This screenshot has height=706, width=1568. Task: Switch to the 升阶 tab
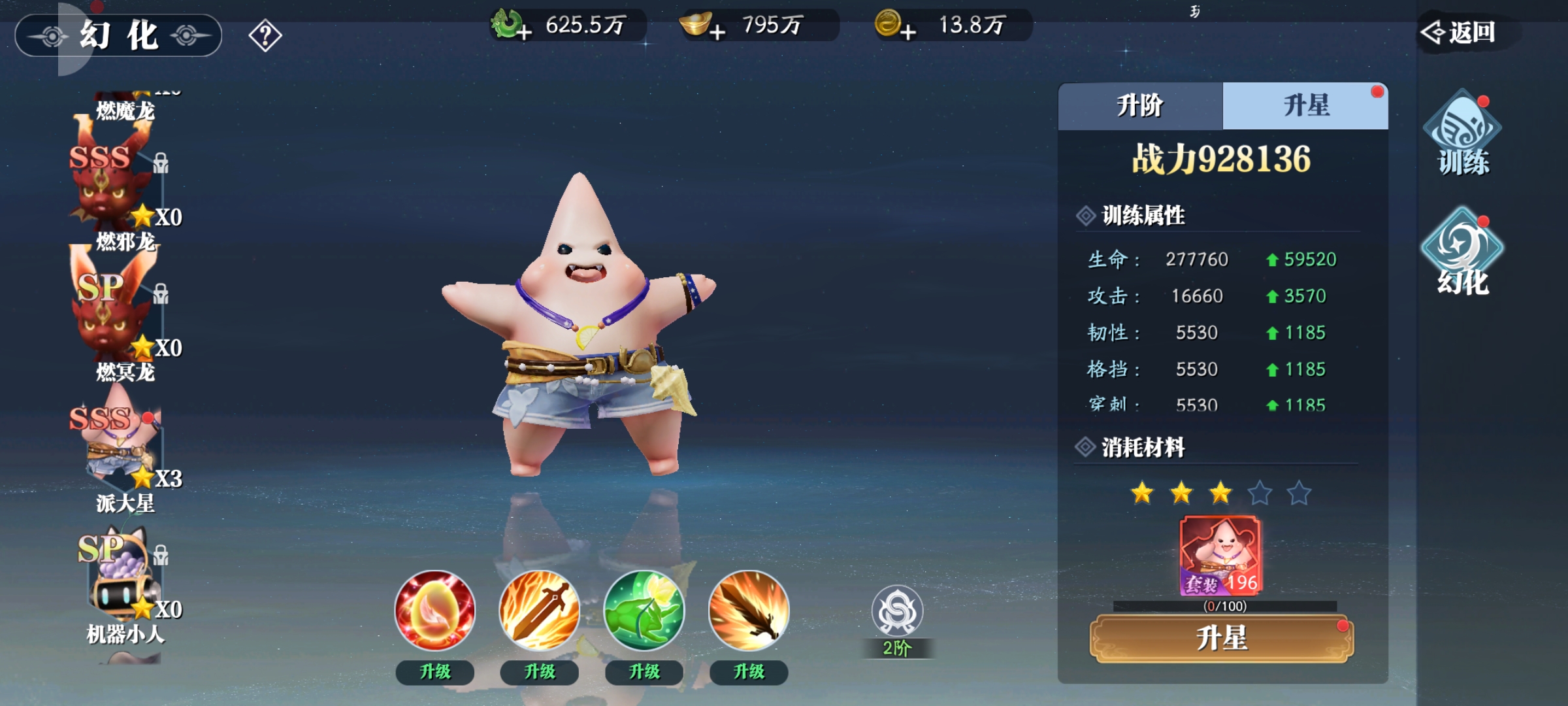pyautogui.click(x=1140, y=106)
